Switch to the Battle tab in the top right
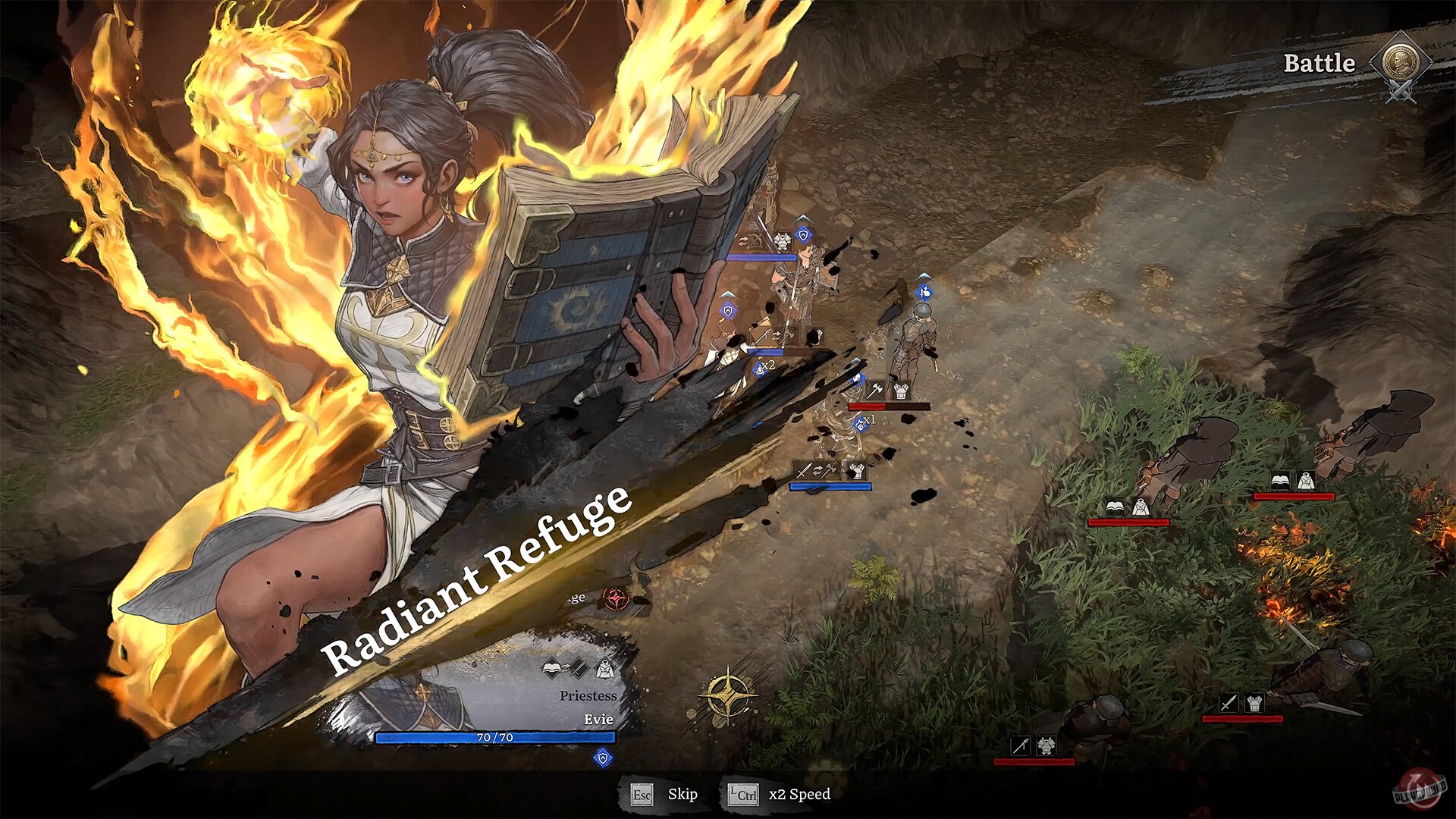 (x=1319, y=65)
